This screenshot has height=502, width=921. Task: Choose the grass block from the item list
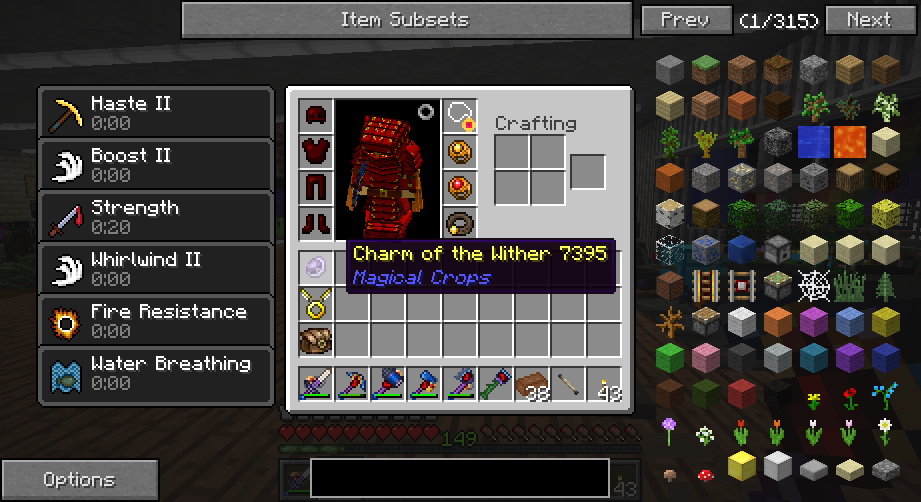706,70
